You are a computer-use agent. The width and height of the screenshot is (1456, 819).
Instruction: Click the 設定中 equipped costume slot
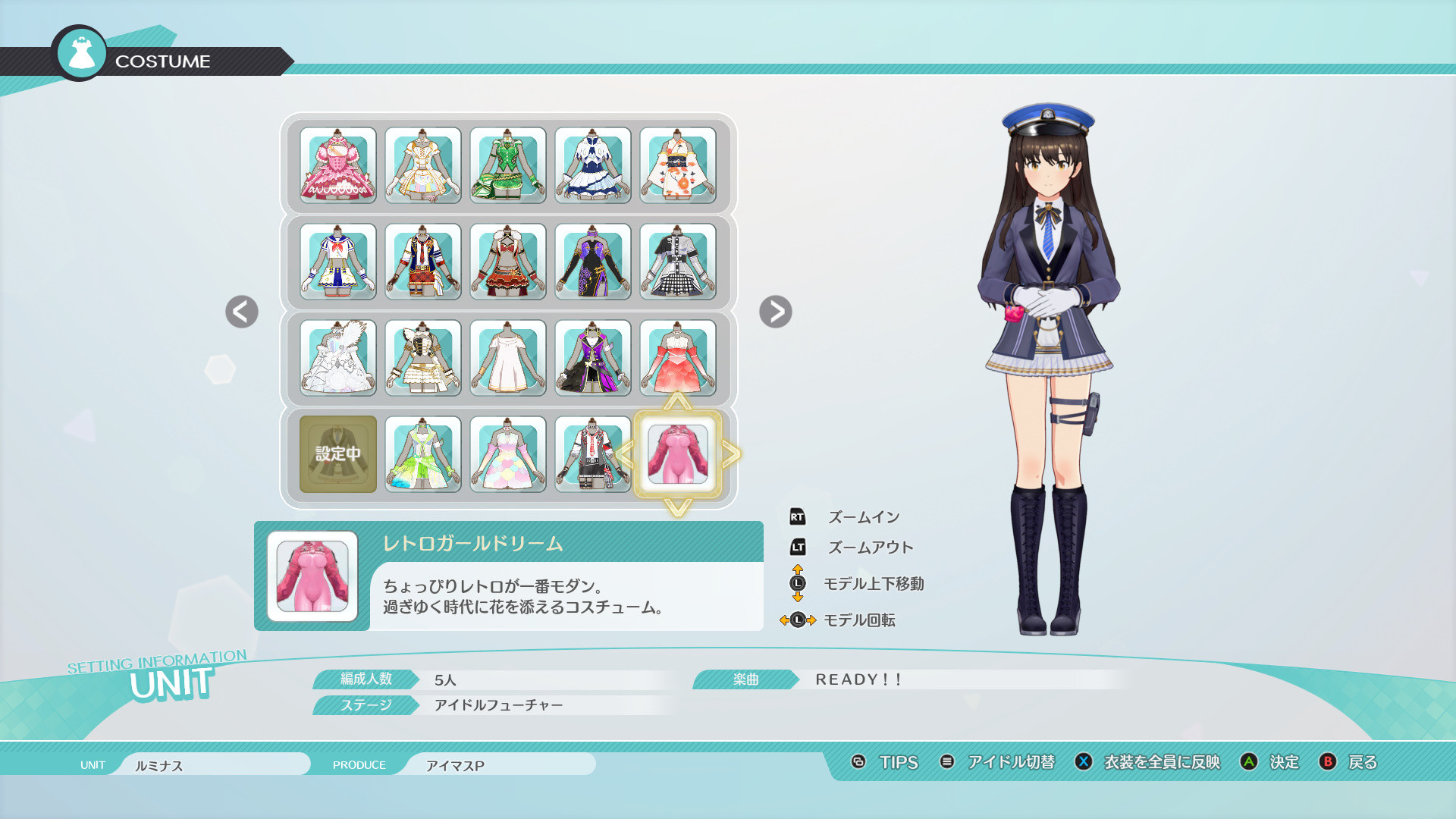337,455
